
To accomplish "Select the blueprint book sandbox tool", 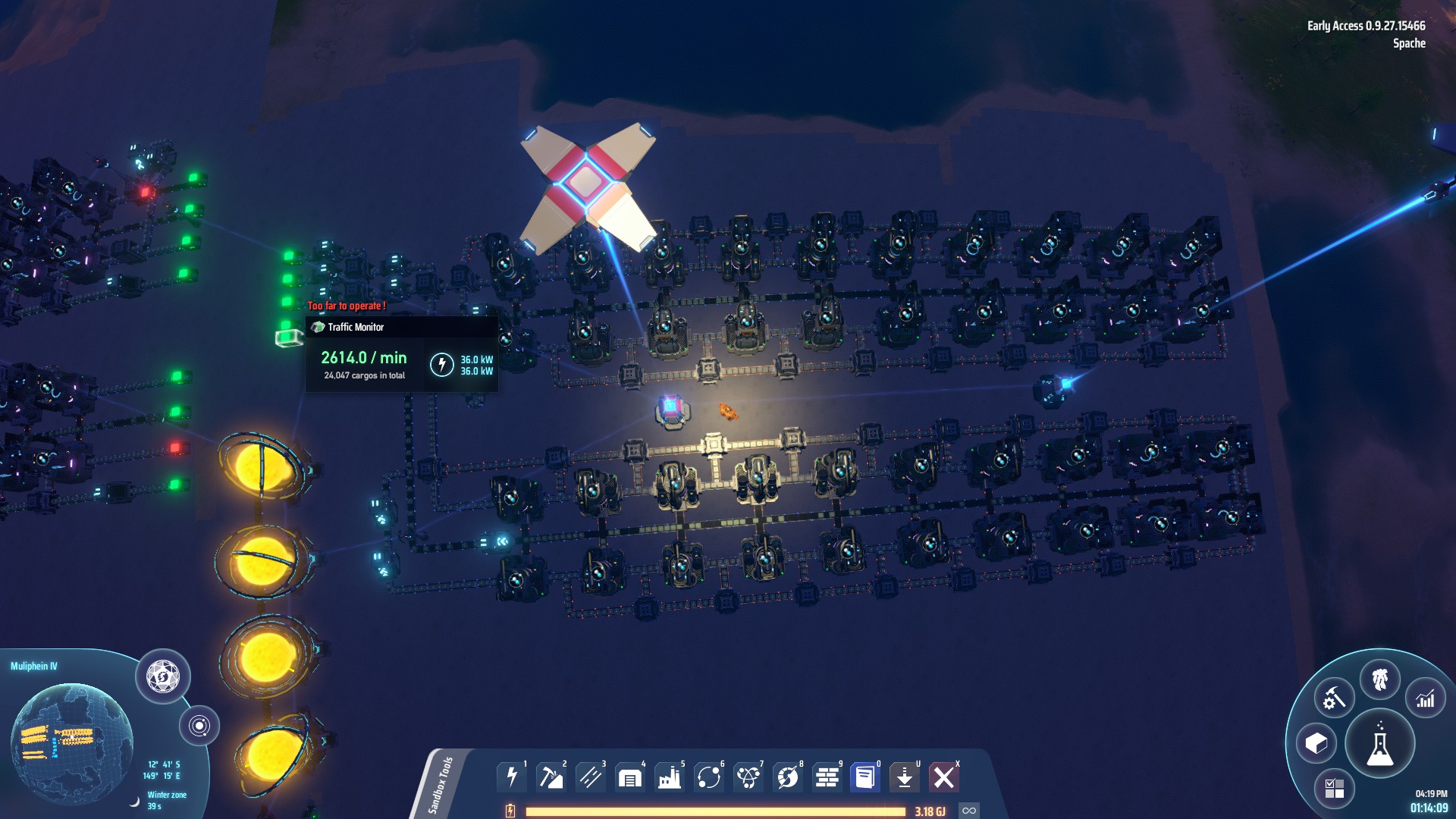I will [865, 777].
